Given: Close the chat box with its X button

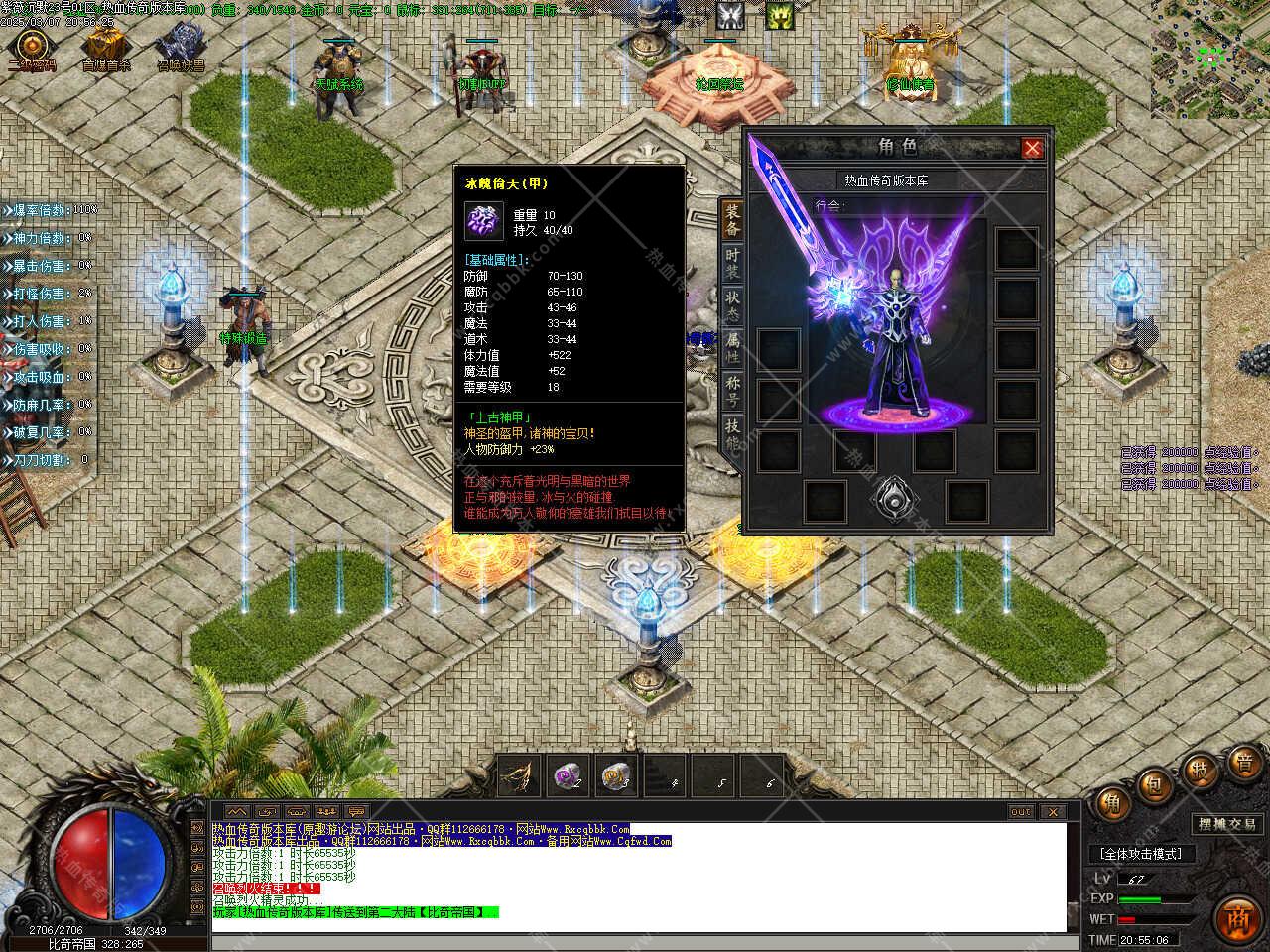Looking at the screenshot, I should click(x=1051, y=811).
